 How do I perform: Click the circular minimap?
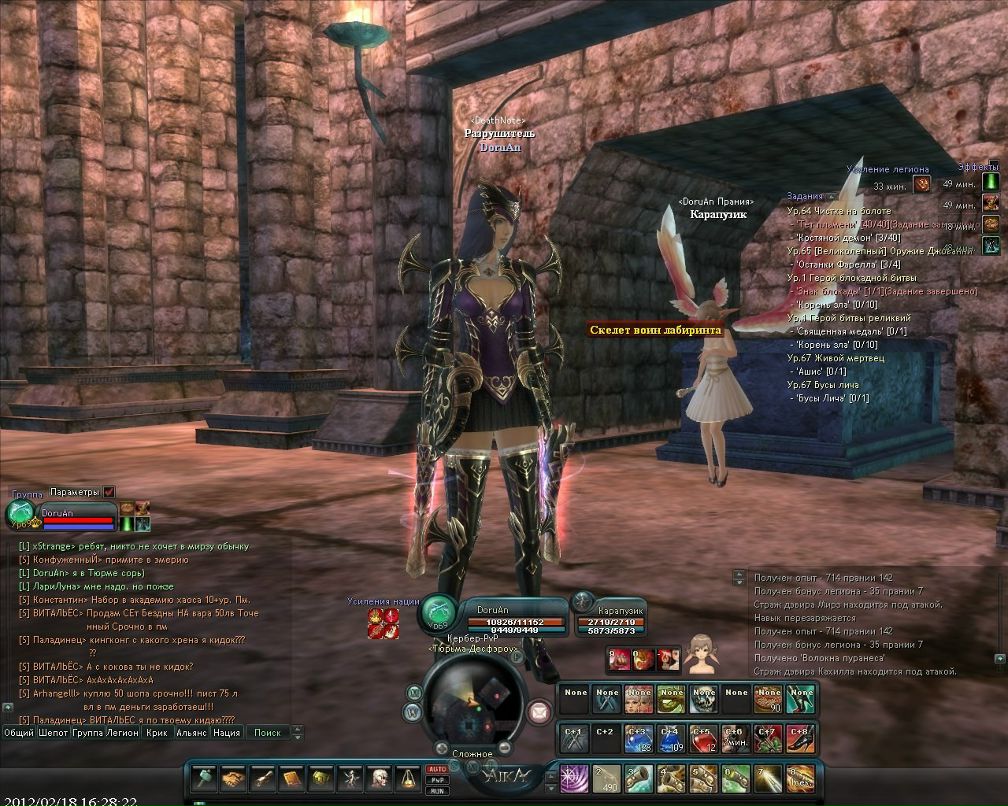pos(470,703)
